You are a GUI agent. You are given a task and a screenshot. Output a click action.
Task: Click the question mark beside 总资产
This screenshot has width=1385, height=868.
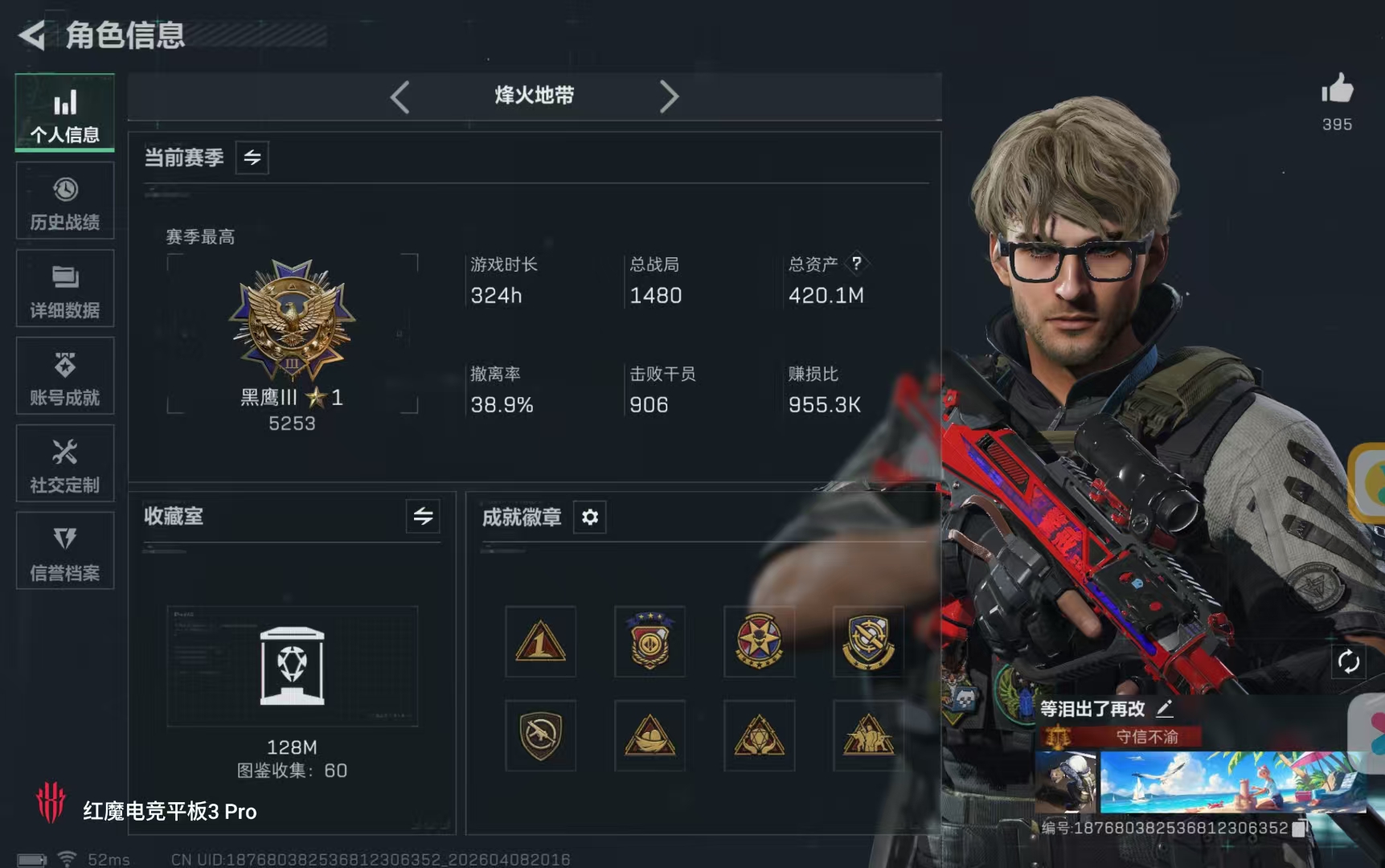pyautogui.click(x=857, y=263)
